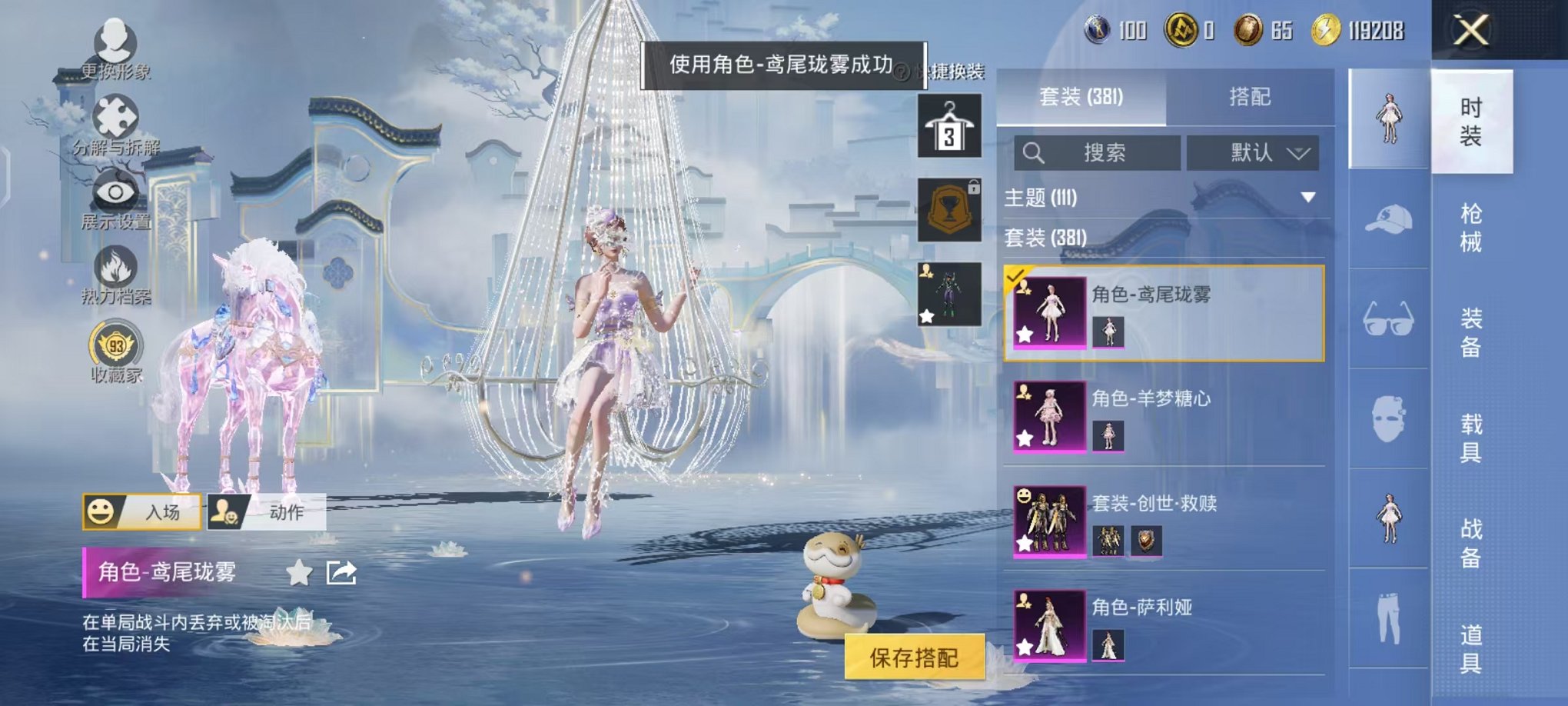Viewport: 1568px width, 706px height.
Task: Switch to the 枪械 weapons tab
Action: [x=1472, y=227]
